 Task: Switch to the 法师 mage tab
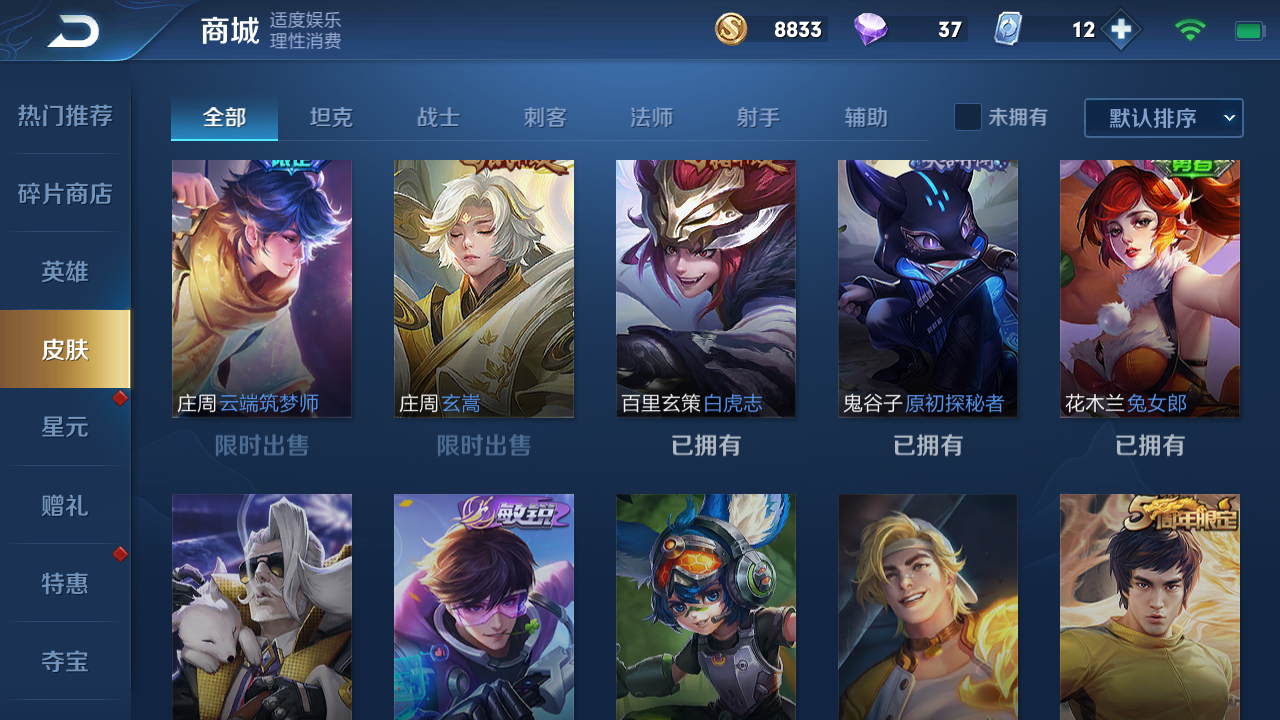point(651,117)
